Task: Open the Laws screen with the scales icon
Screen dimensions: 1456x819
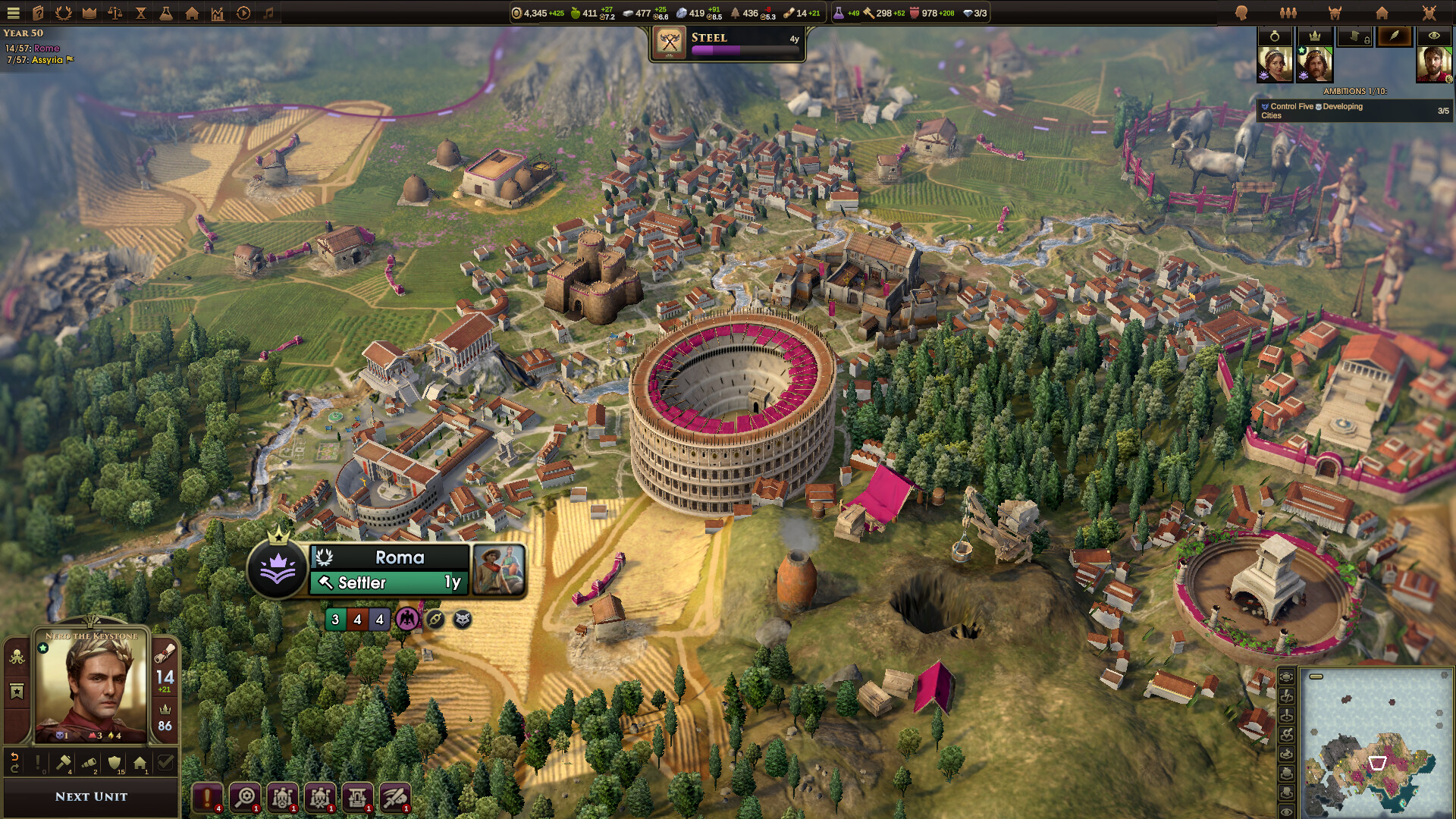Action: [x=115, y=12]
